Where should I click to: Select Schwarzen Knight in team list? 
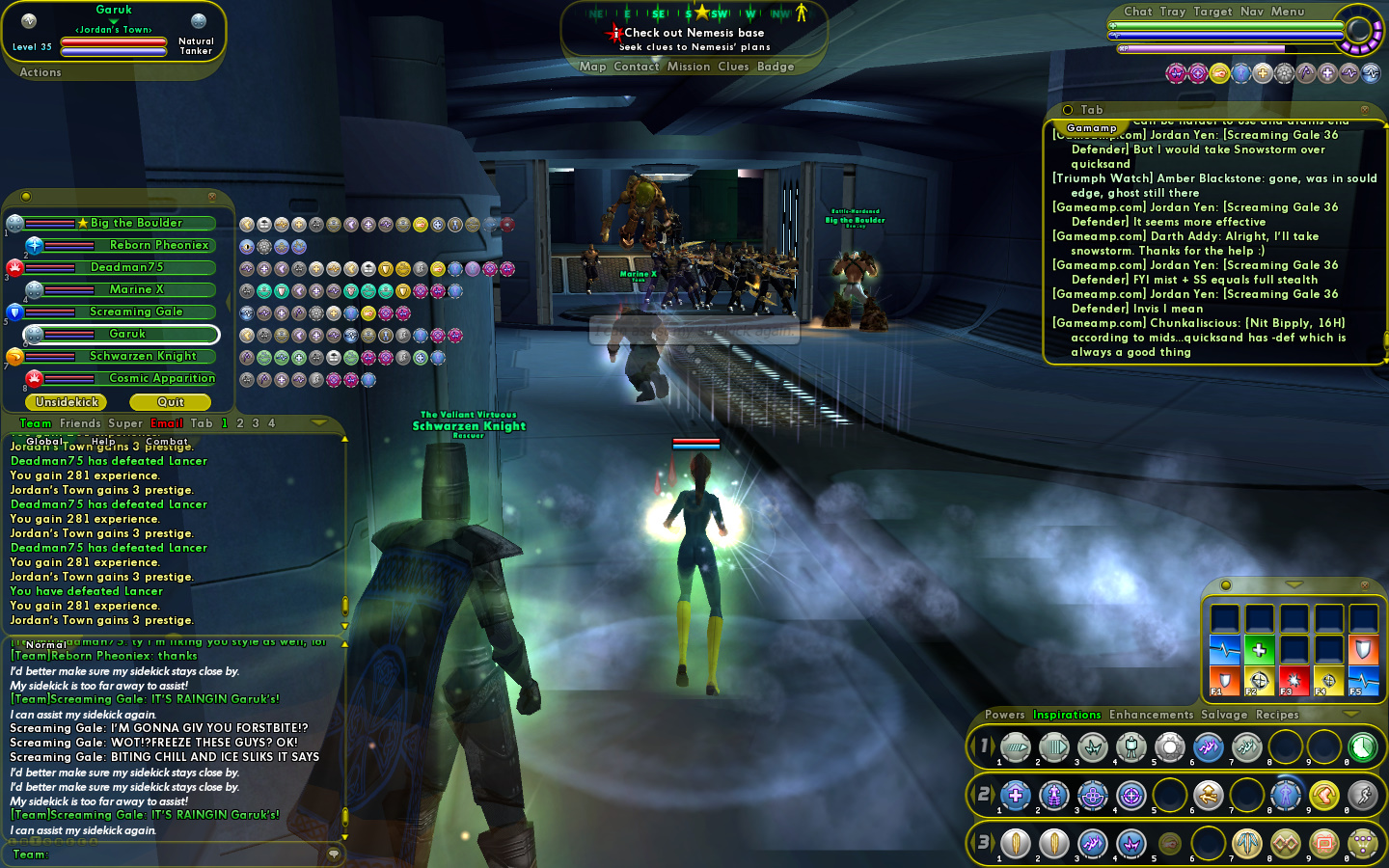[x=142, y=356]
